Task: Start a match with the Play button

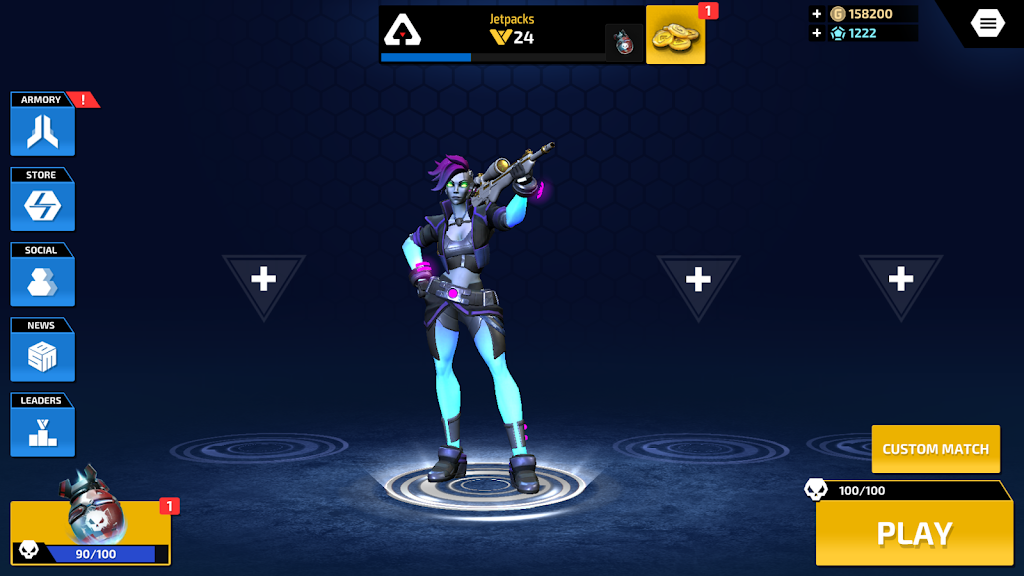Action: 914,533
